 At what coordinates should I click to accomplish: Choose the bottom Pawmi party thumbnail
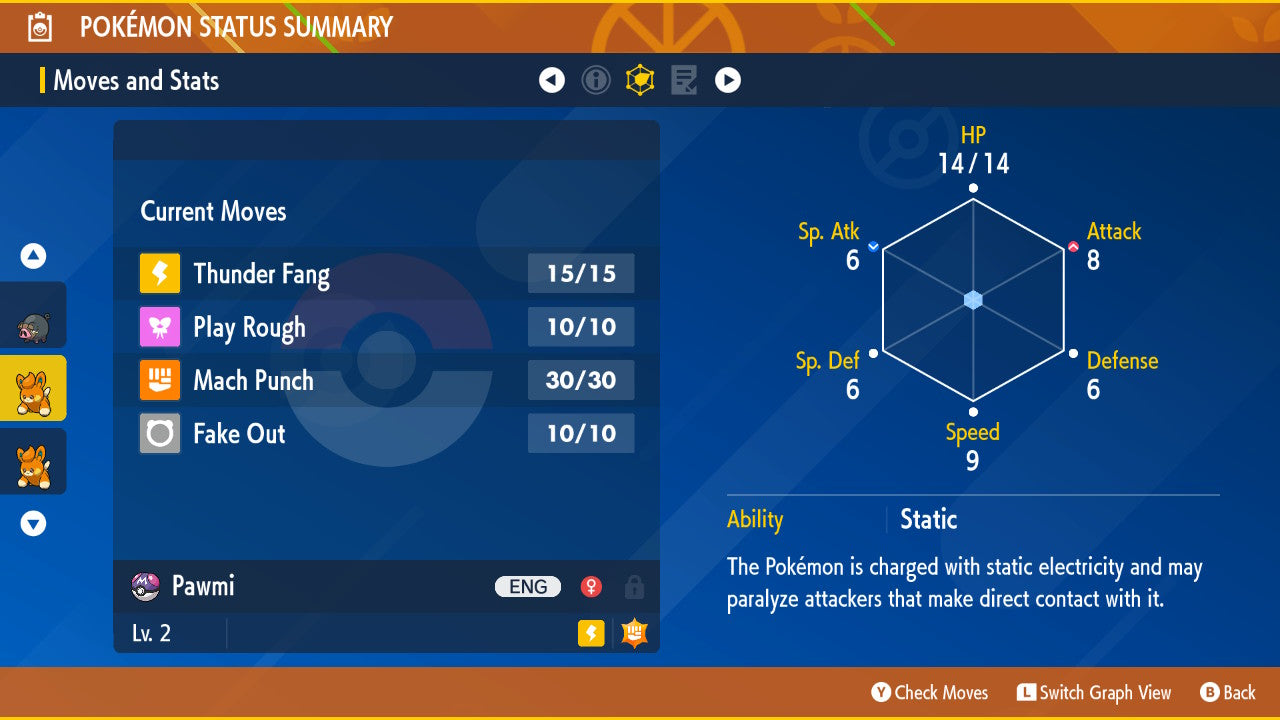pos(33,462)
